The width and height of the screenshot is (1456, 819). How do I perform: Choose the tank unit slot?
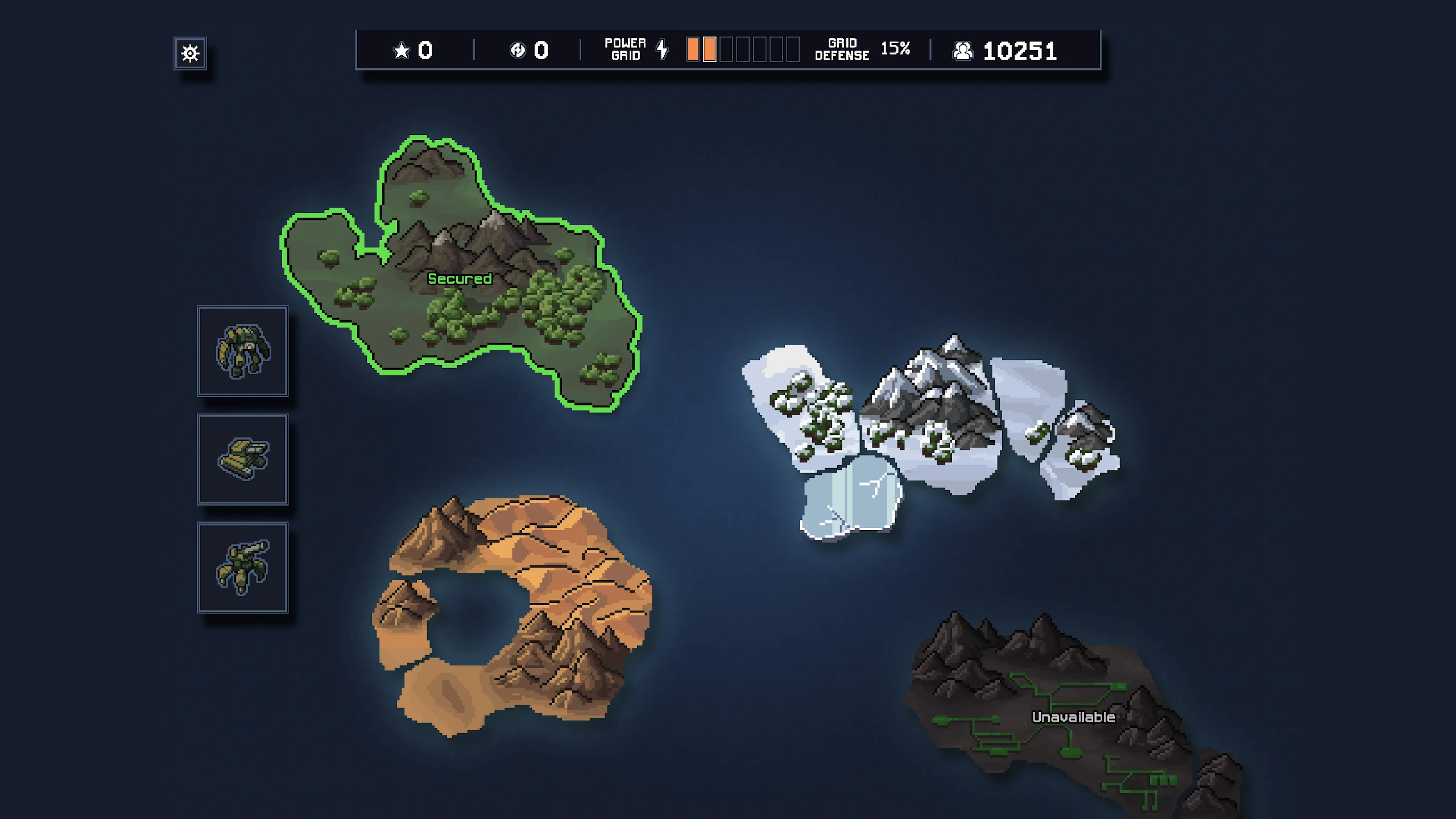click(243, 459)
